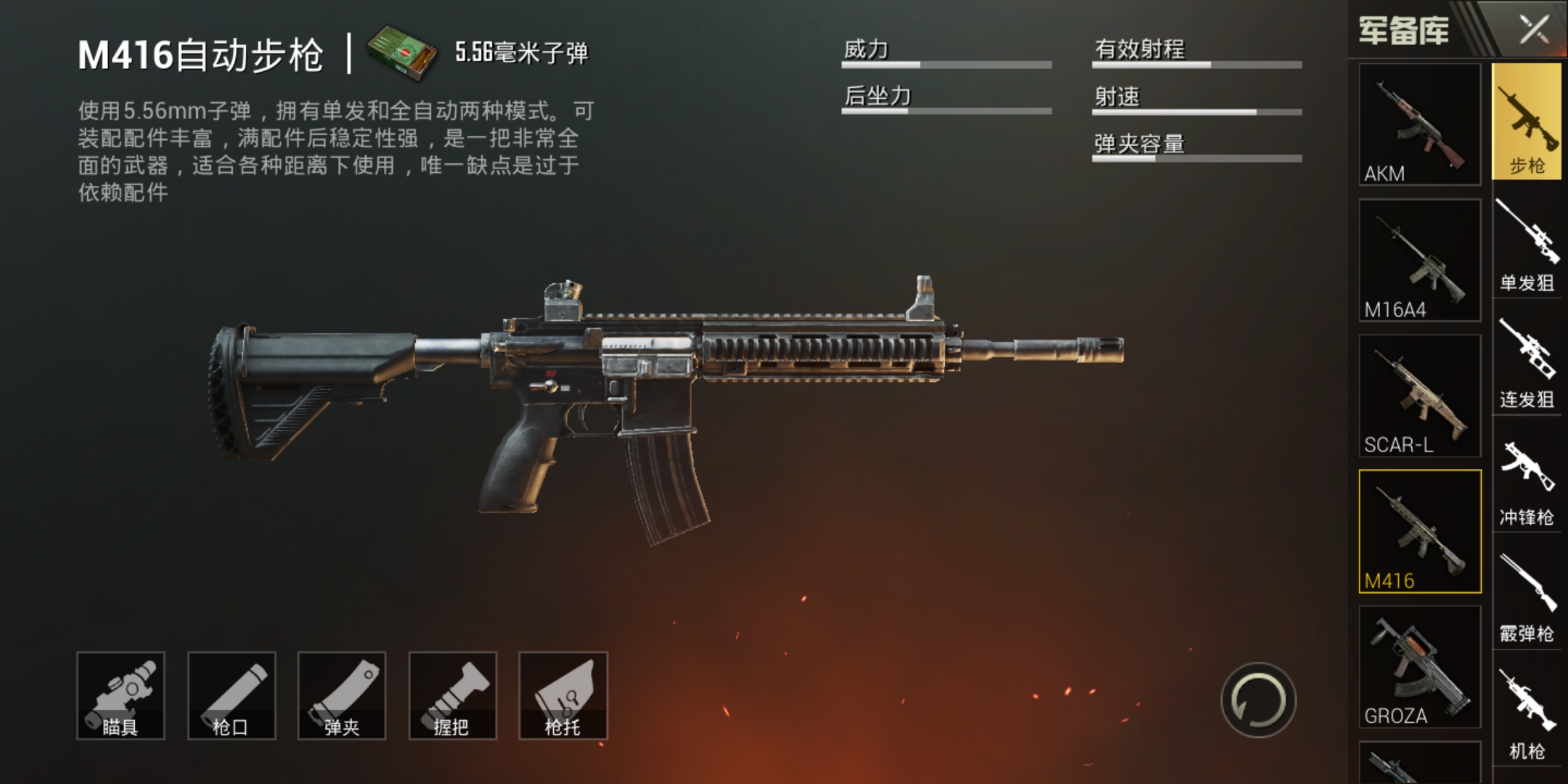Select the 枪口 muzzle attachment slot

[234, 695]
